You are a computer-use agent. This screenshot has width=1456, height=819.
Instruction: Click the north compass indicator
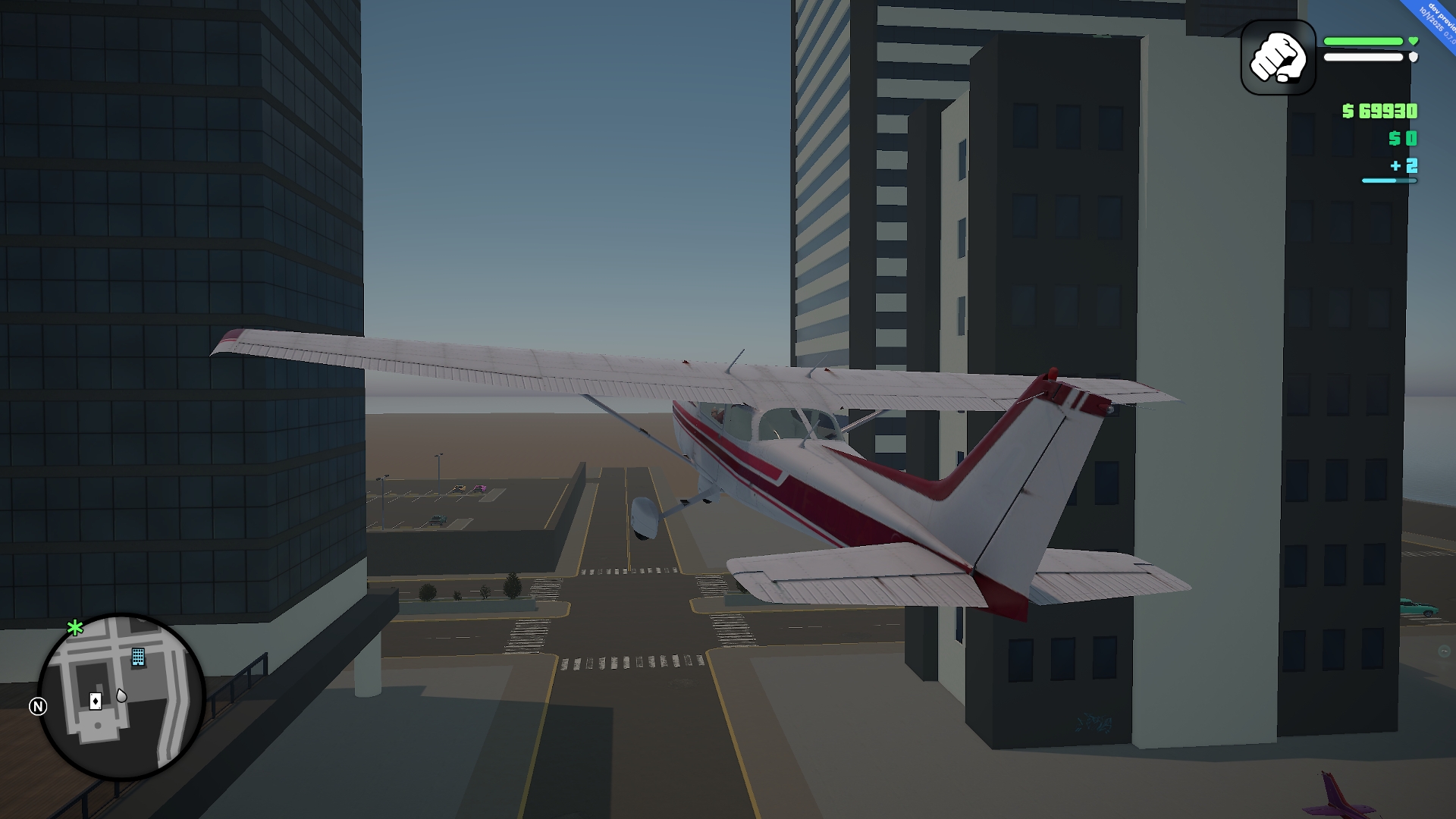coord(38,707)
